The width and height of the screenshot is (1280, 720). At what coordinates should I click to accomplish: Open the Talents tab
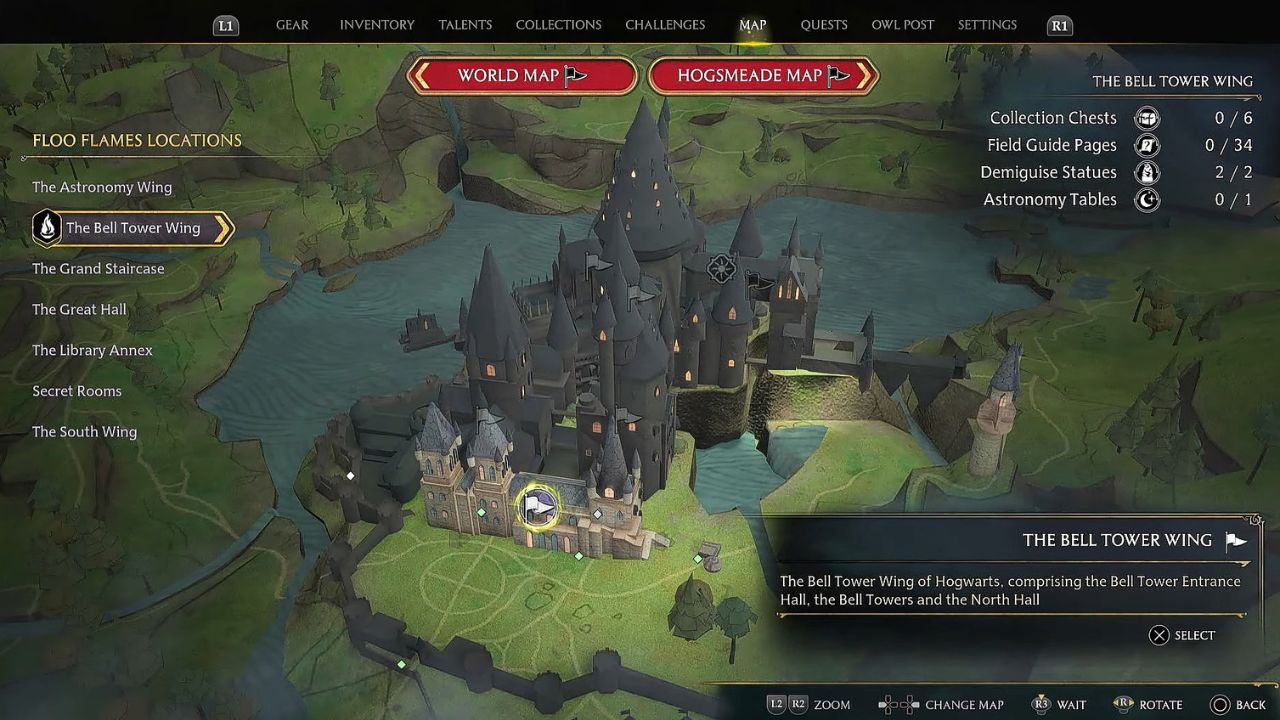pos(465,25)
